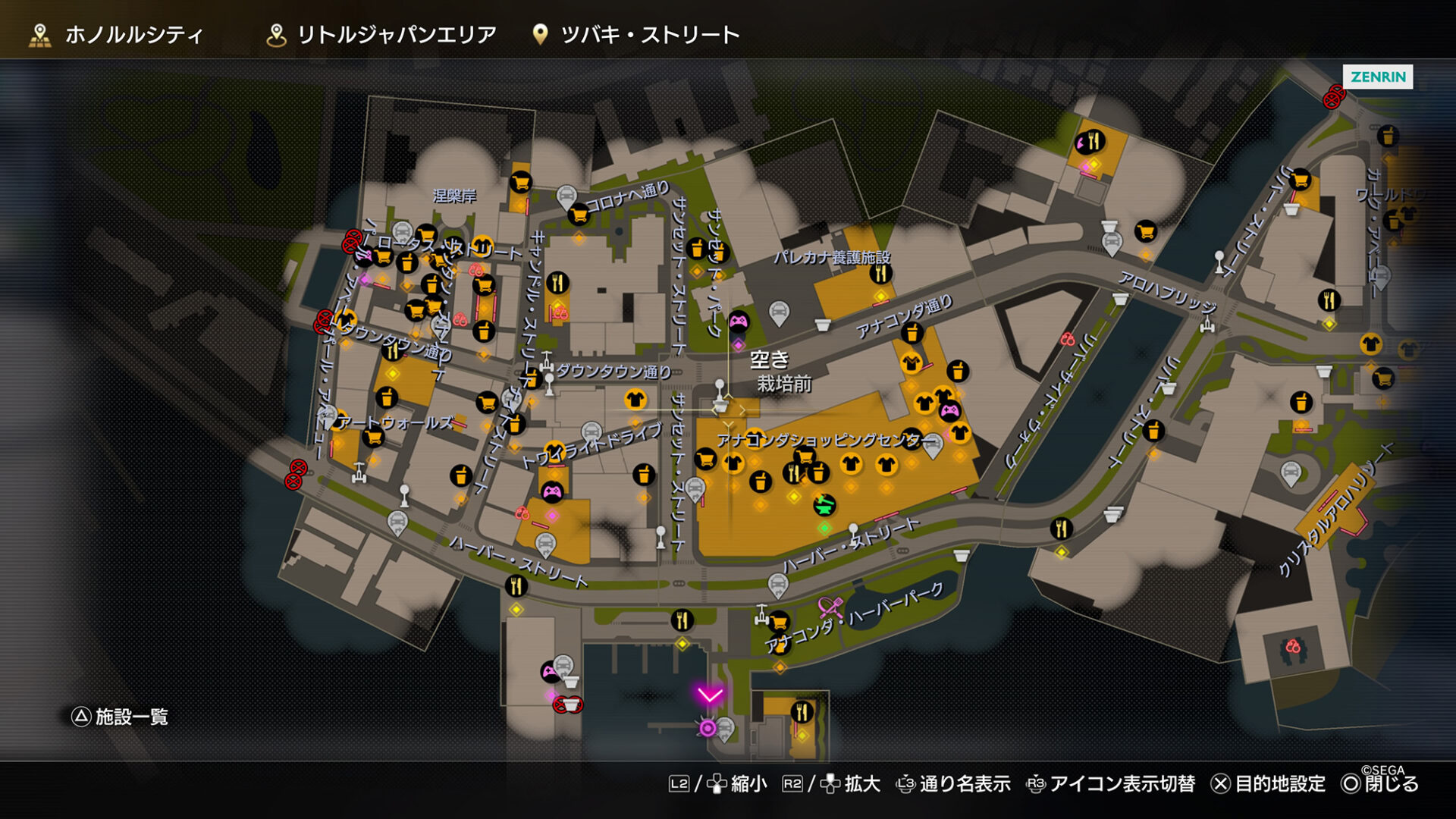Choose the shopping cart icon at アナコンダ・ハーバーパーク
Image resolution: width=1456 pixels, height=819 pixels.
(x=778, y=623)
